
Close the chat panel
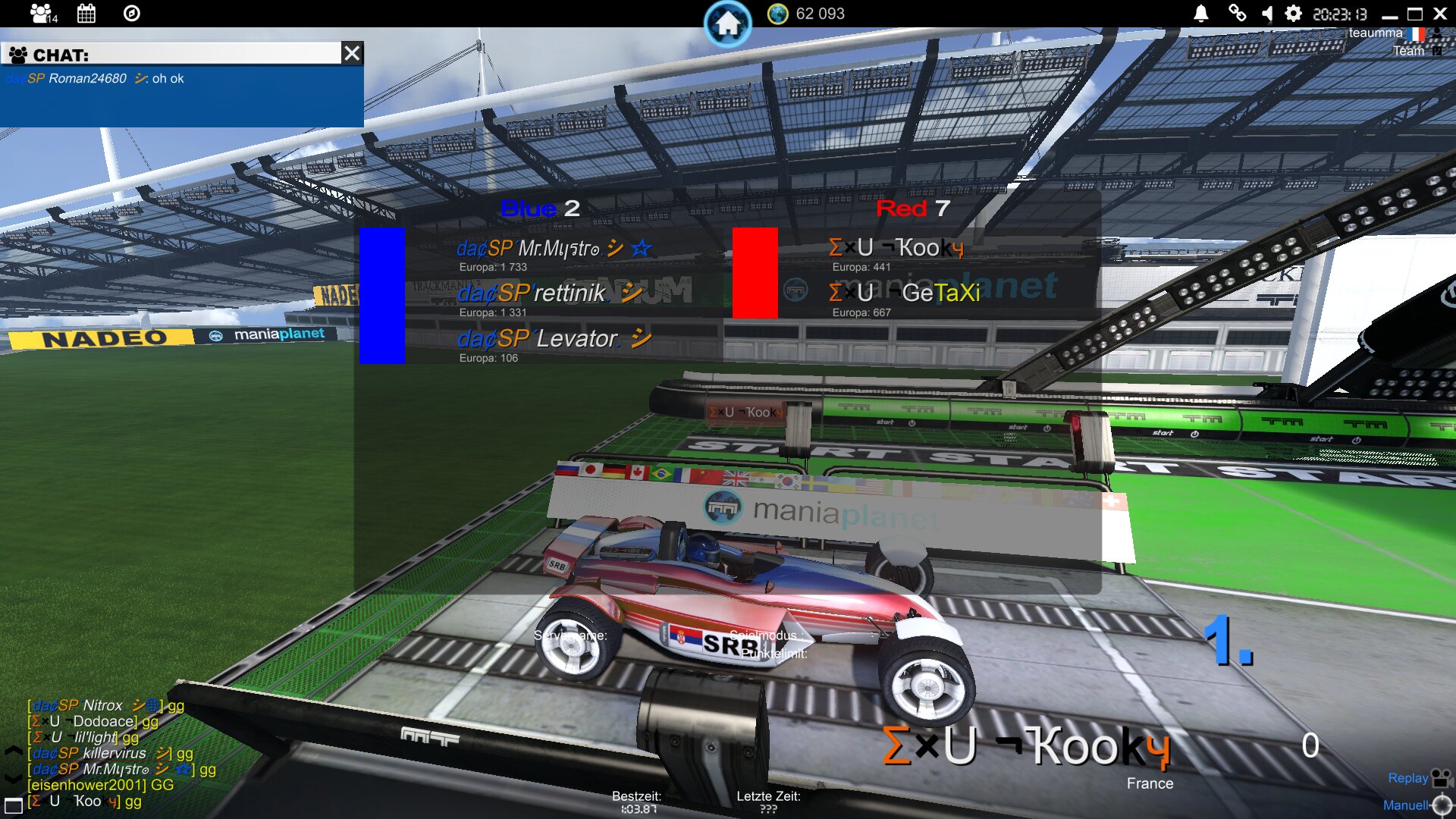pos(352,53)
